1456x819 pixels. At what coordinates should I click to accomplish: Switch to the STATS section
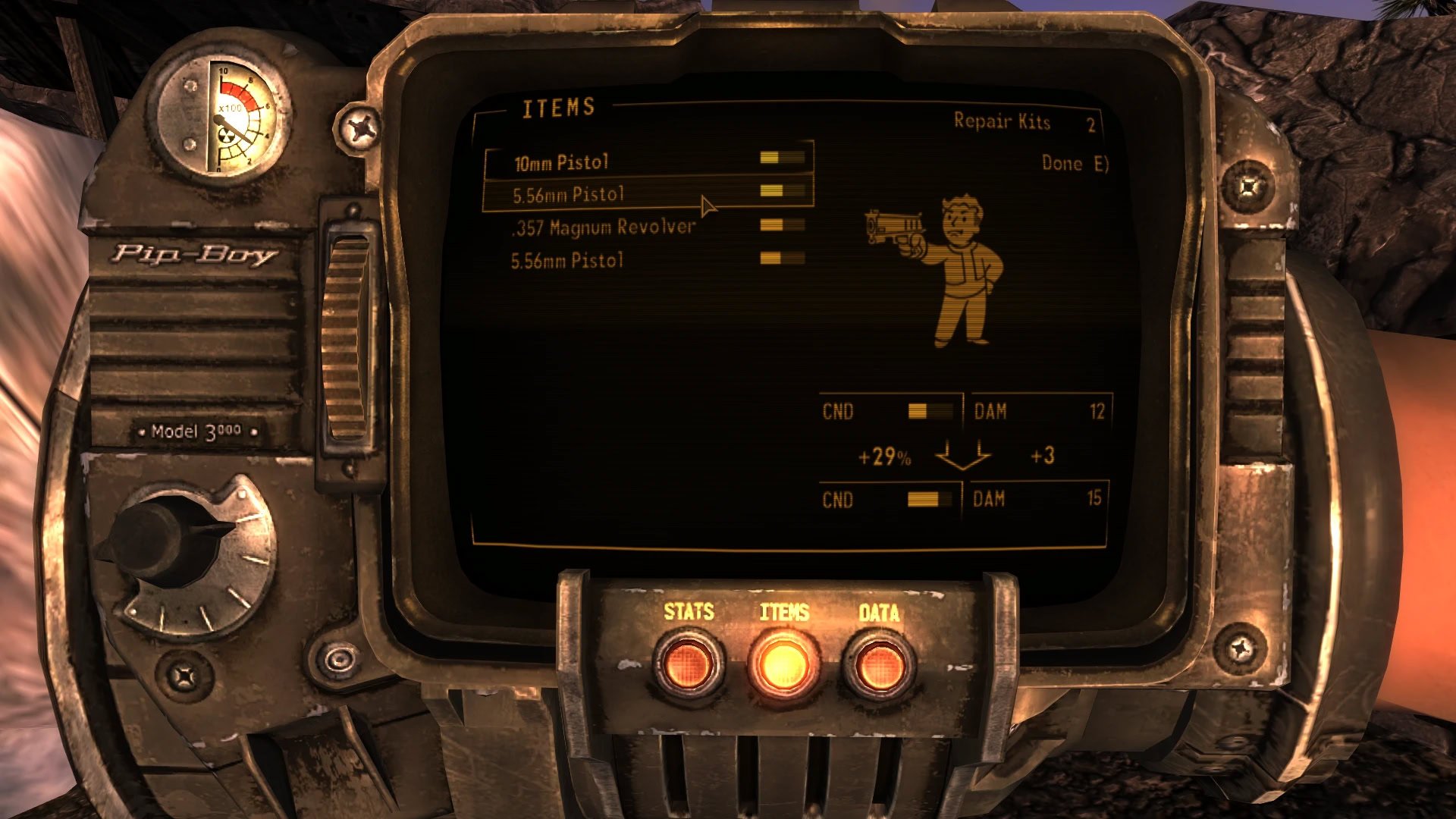[688, 663]
